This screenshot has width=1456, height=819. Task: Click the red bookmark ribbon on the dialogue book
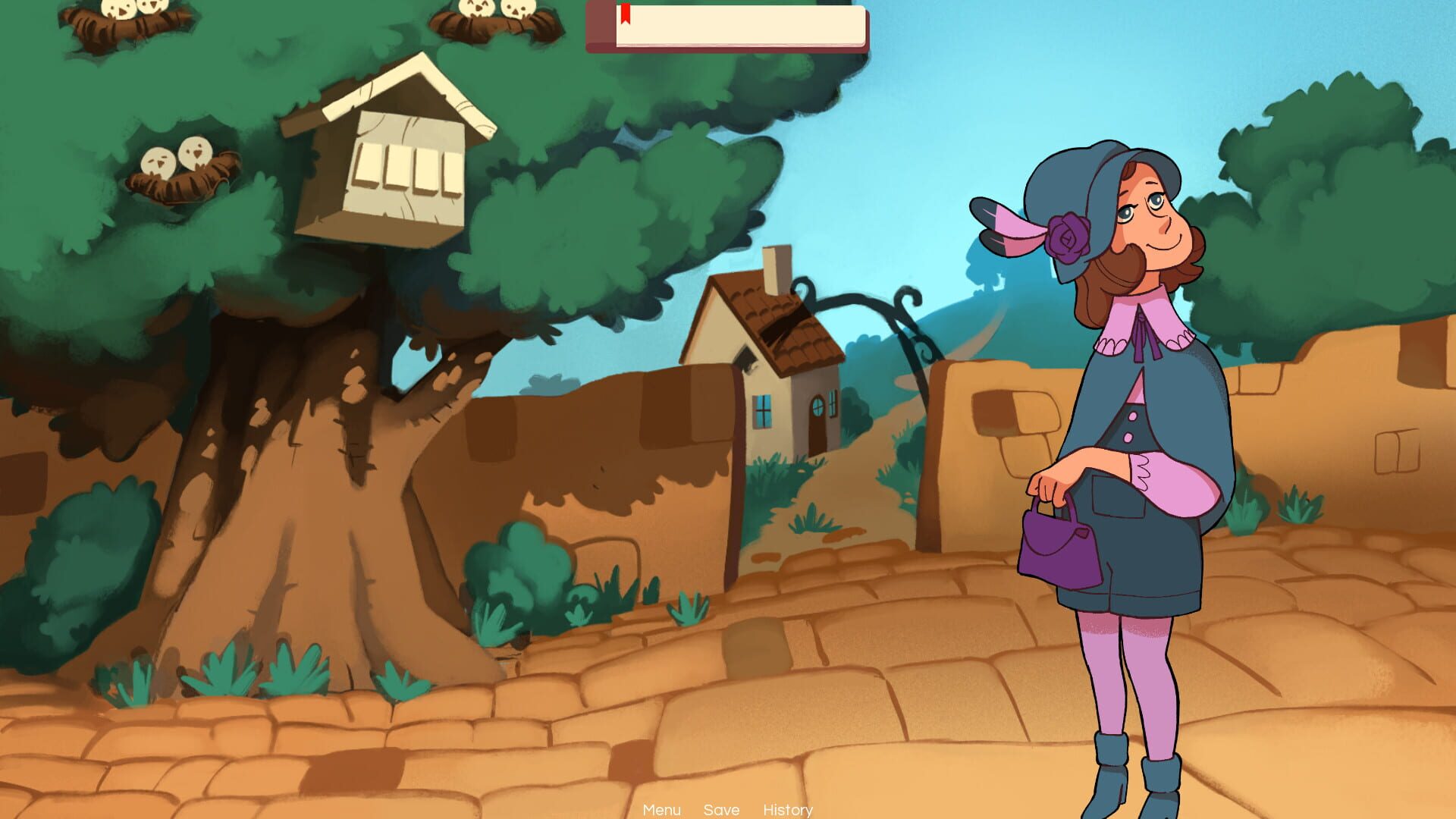tap(626, 15)
